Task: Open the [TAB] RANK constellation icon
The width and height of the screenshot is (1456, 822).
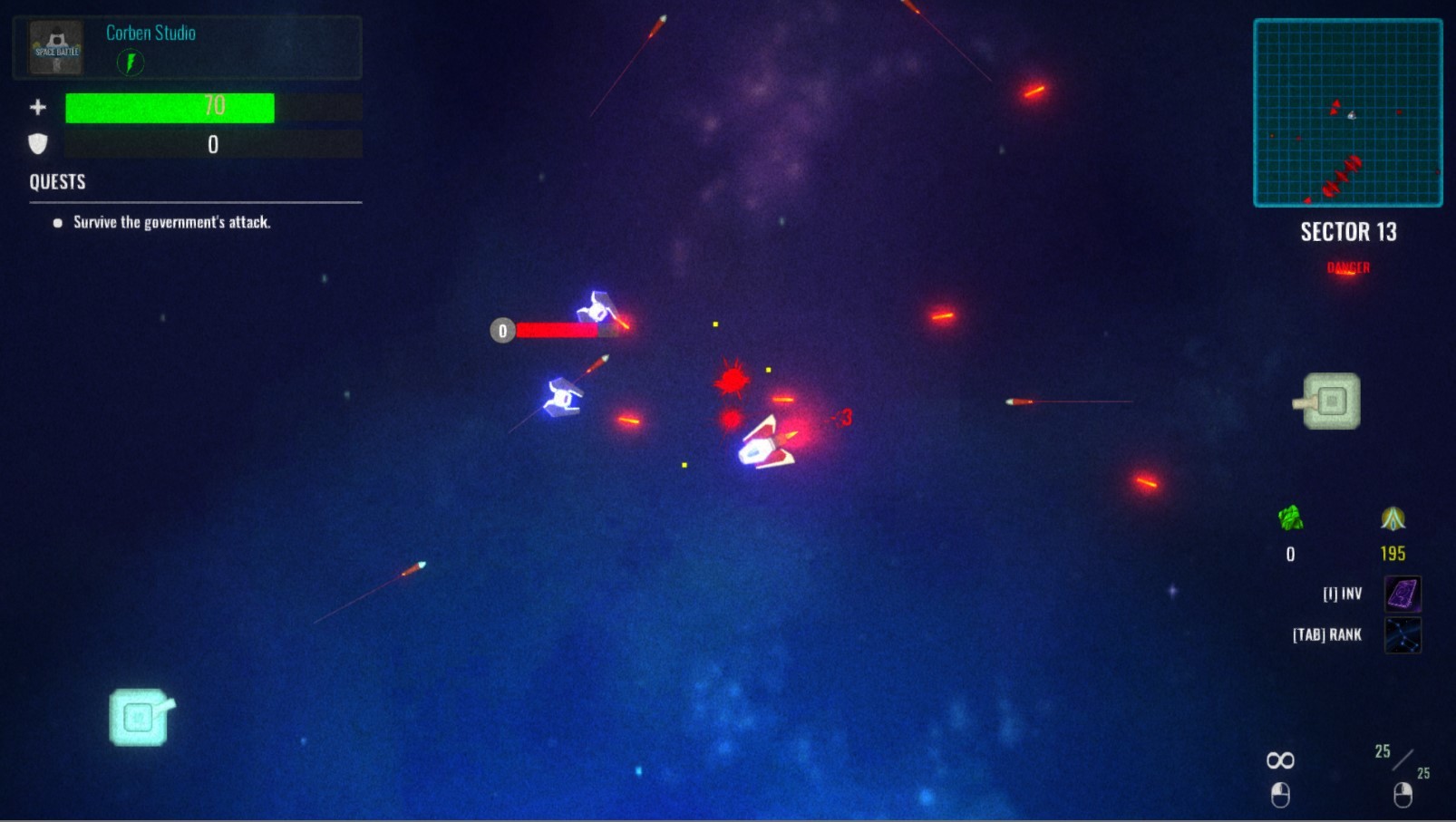Action: point(1403,634)
